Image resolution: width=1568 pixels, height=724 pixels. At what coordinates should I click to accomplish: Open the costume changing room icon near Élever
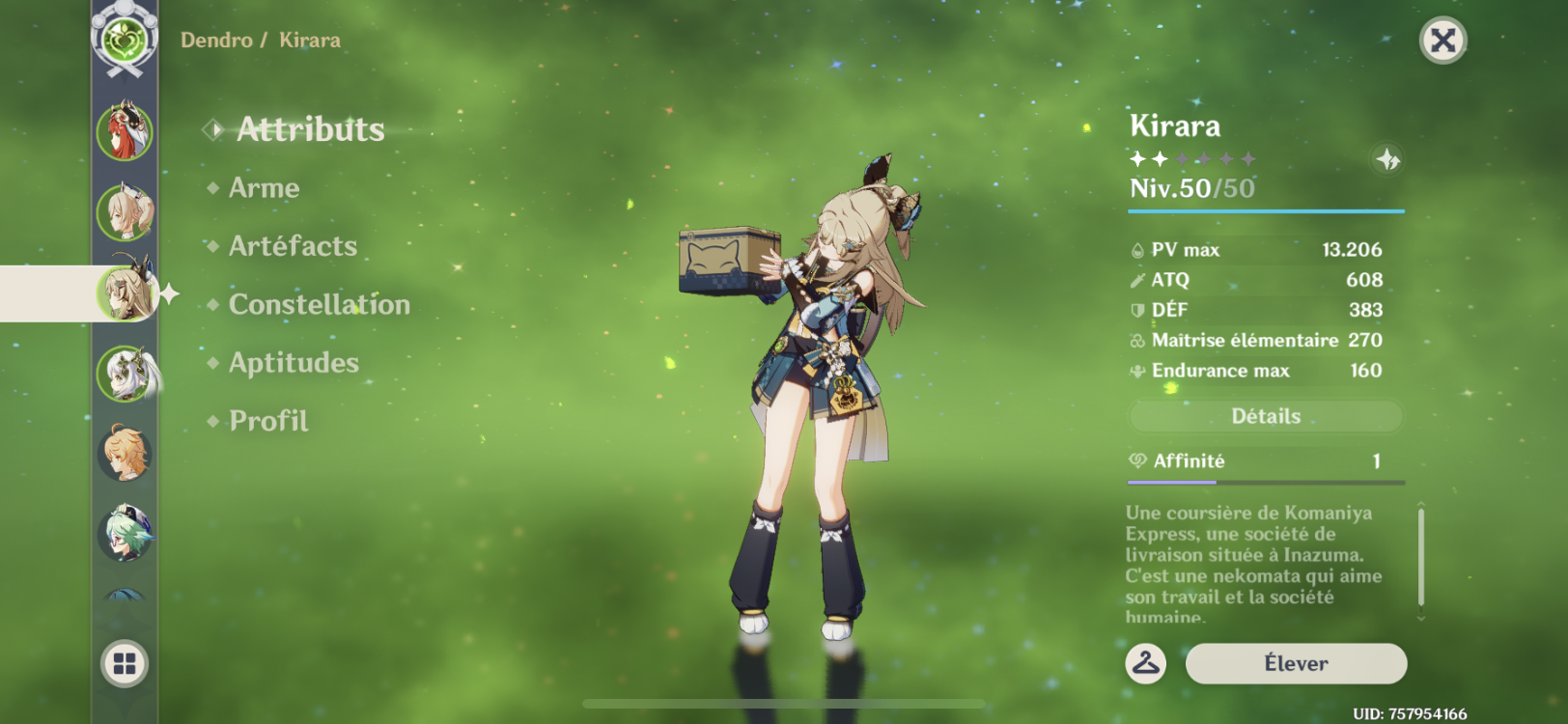(1145, 663)
